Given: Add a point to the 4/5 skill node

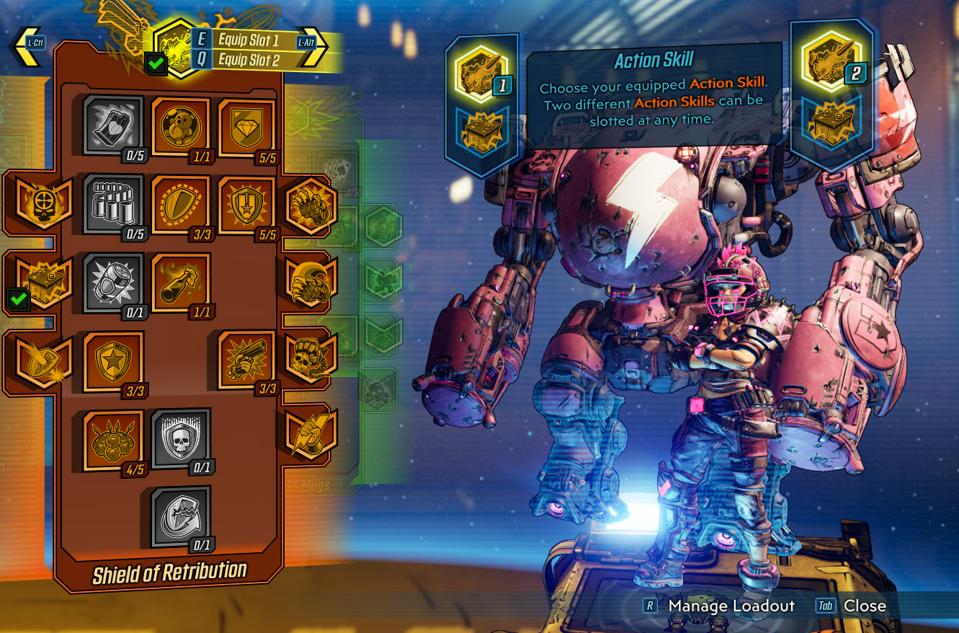Looking at the screenshot, I should coord(111,438).
